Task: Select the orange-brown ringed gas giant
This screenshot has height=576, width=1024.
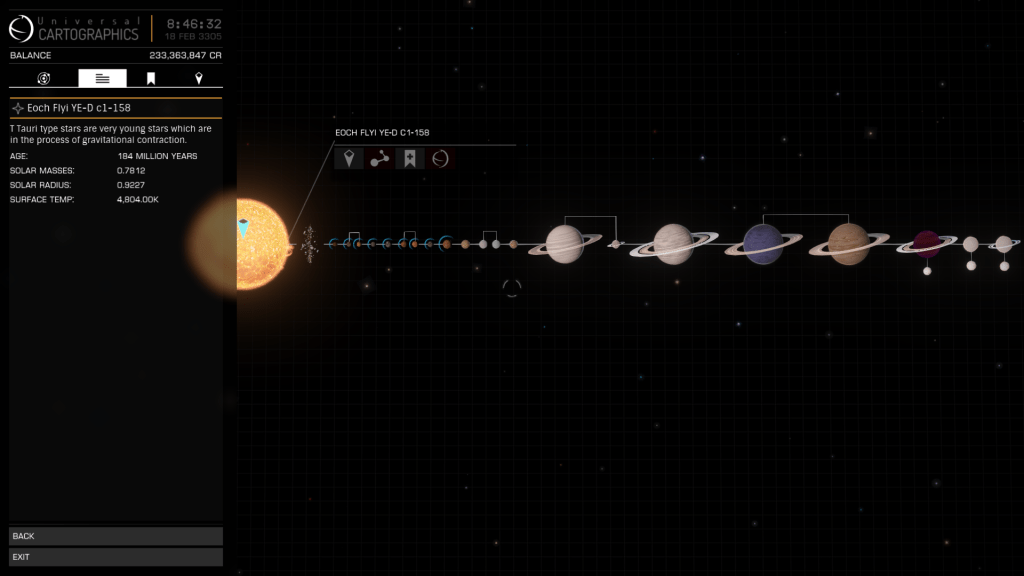Action: (x=848, y=244)
